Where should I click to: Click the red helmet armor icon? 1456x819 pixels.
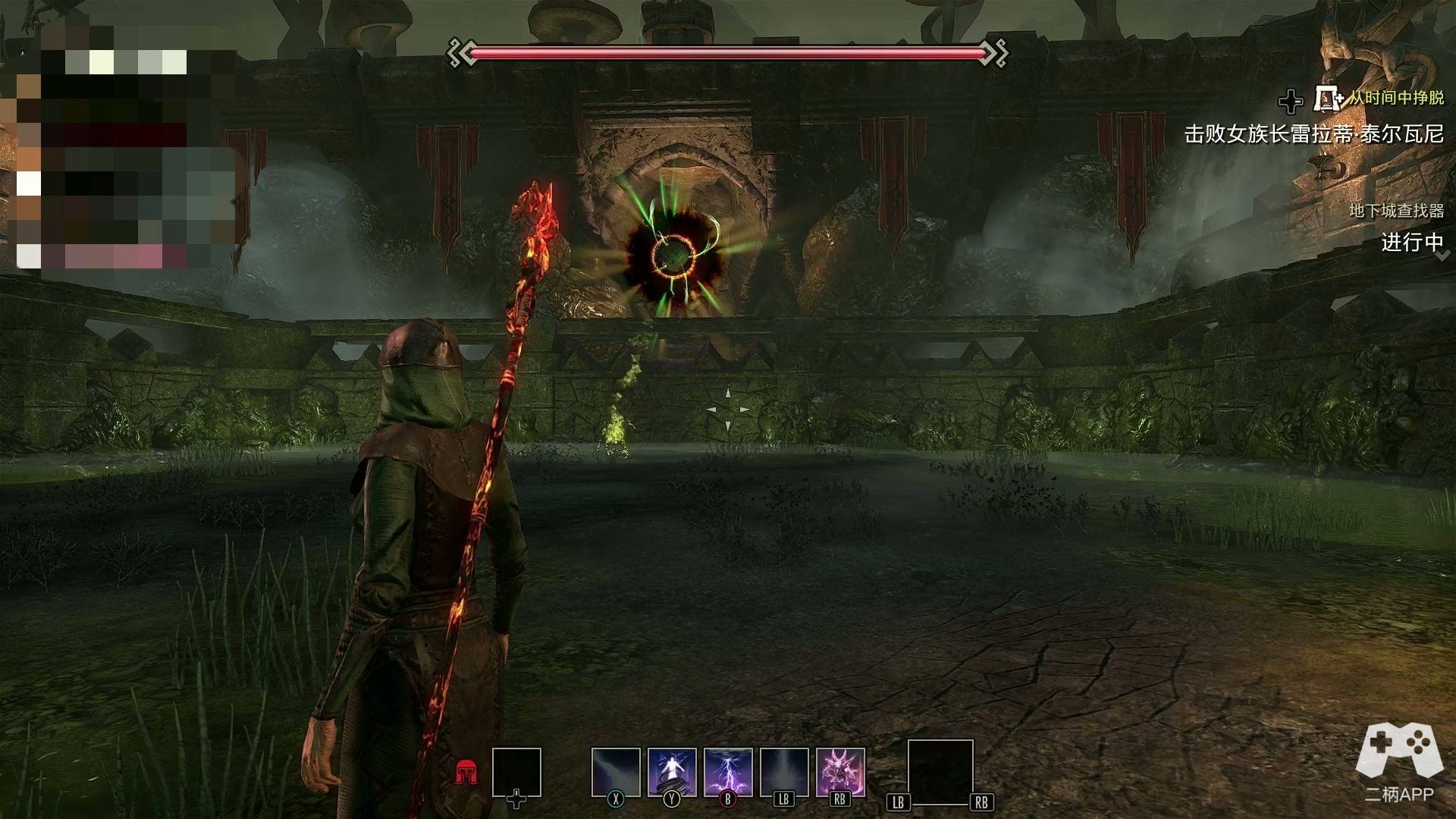point(466,773)
